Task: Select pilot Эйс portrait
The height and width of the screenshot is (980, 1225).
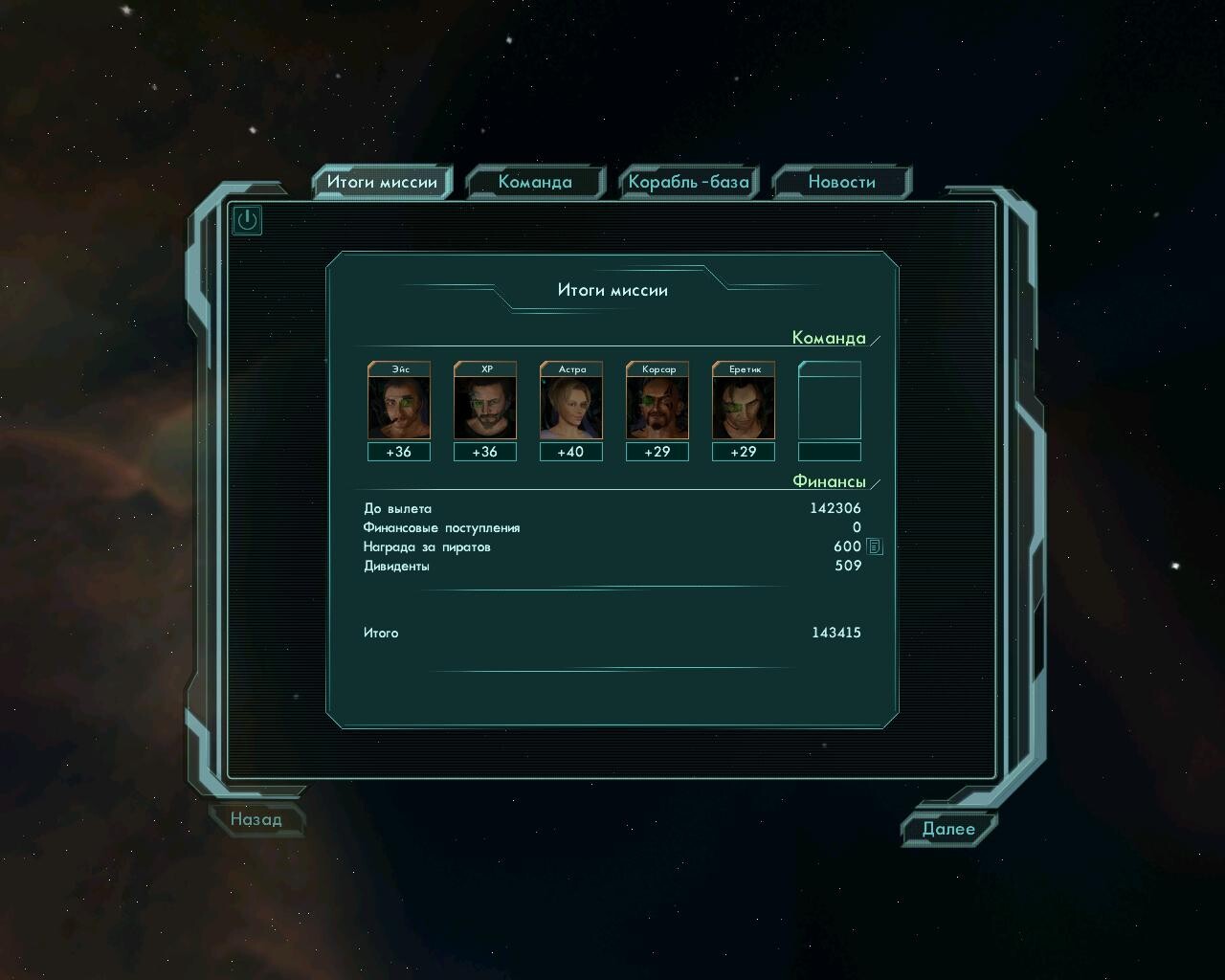Action: [399, 408]
